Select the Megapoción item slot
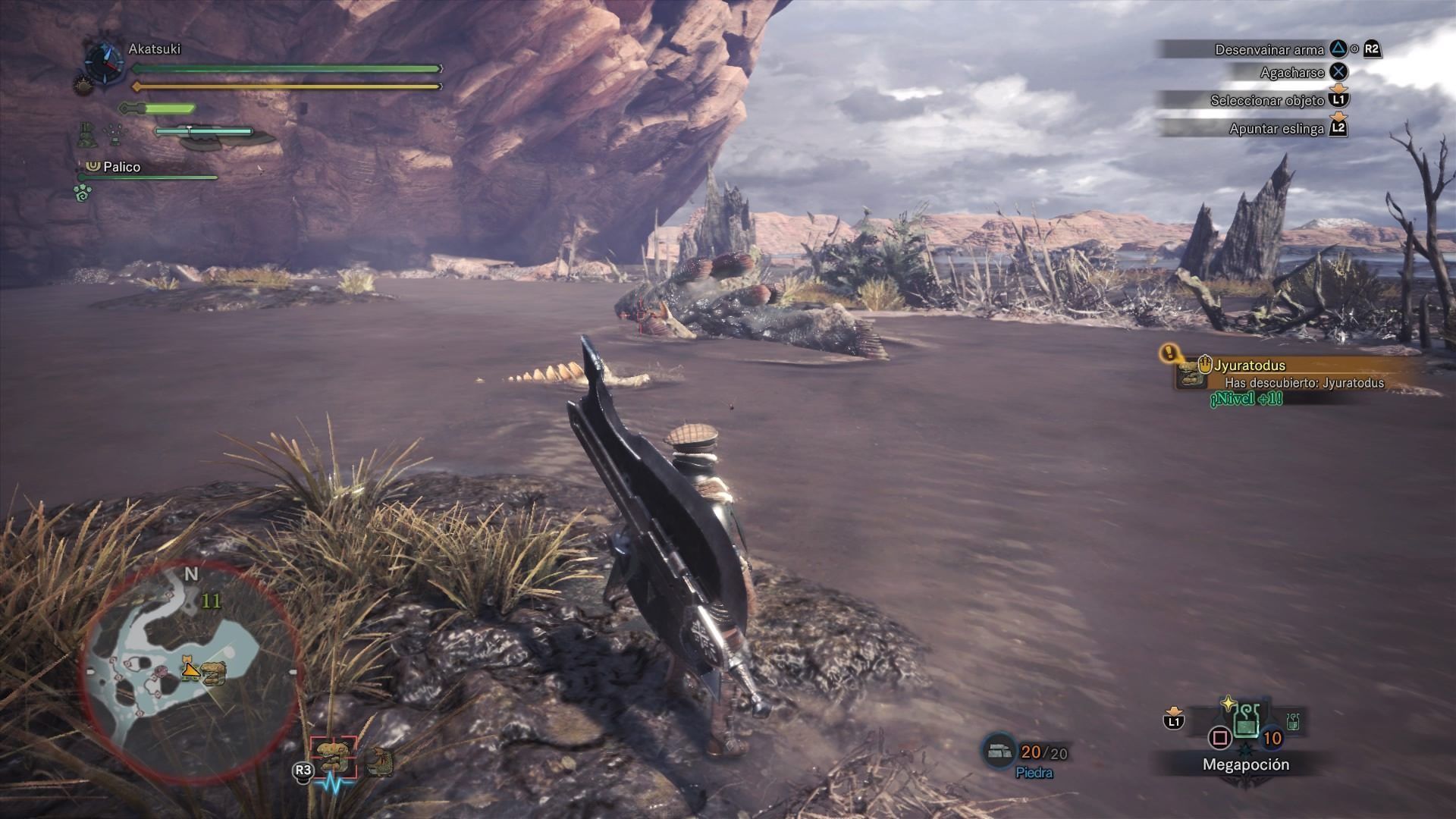 [x=1246, y=720]
